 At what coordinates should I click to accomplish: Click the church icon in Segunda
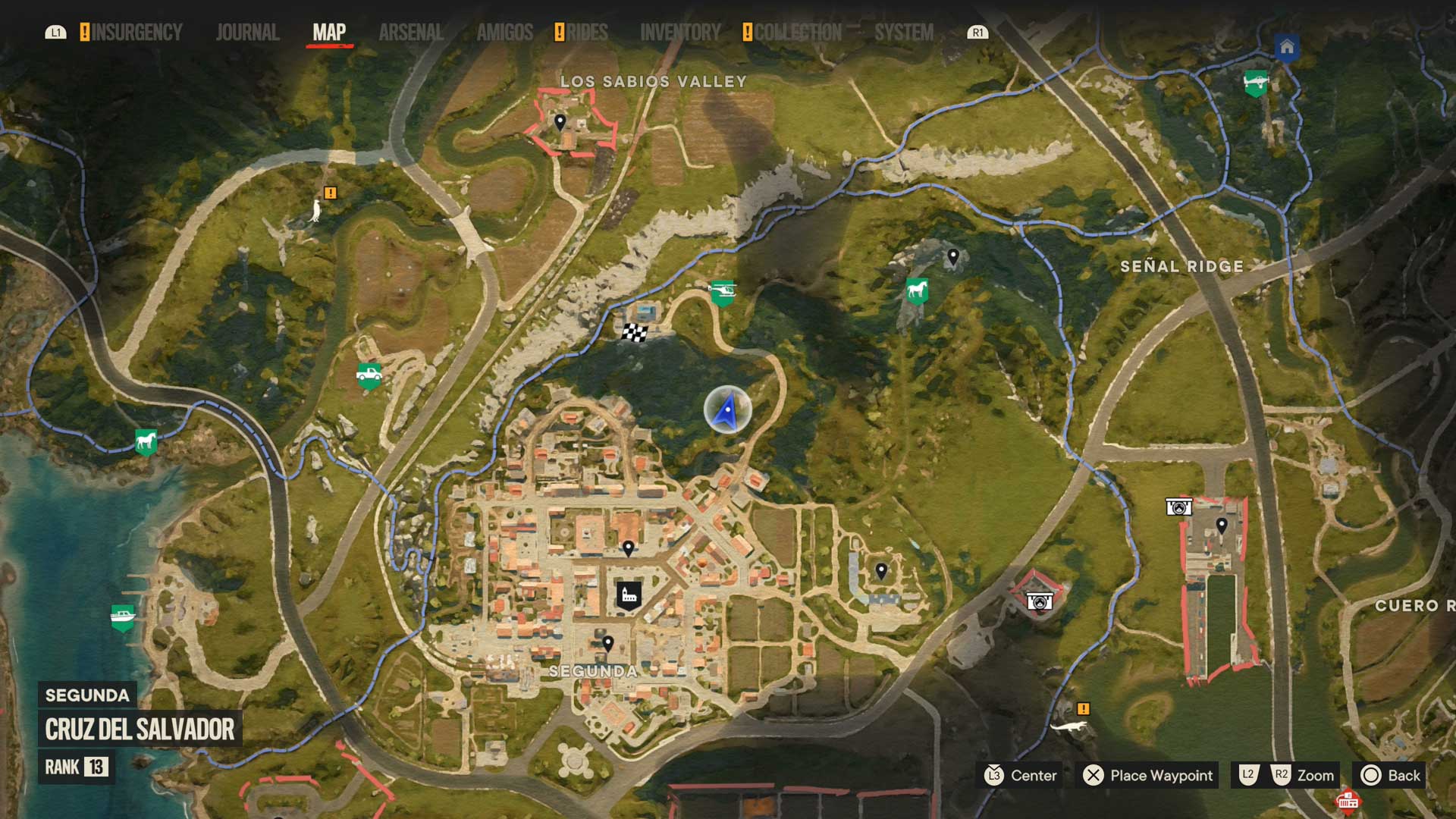pyautogui.click(x=629, y=595)
